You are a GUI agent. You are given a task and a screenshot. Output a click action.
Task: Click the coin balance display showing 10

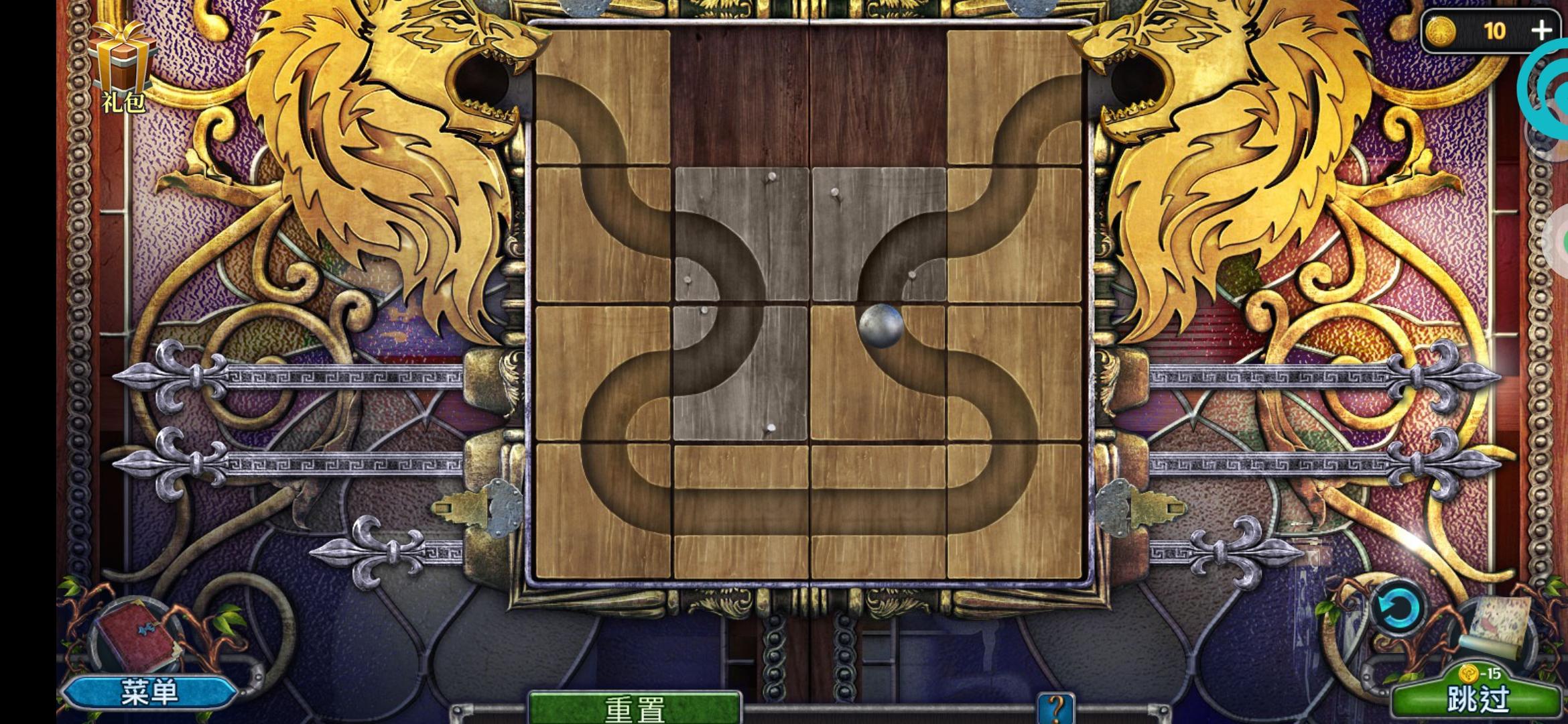1494,32
